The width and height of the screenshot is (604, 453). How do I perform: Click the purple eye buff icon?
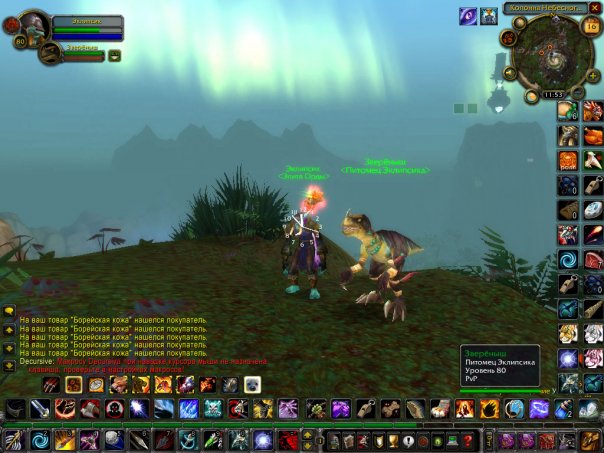pos(467,15)
